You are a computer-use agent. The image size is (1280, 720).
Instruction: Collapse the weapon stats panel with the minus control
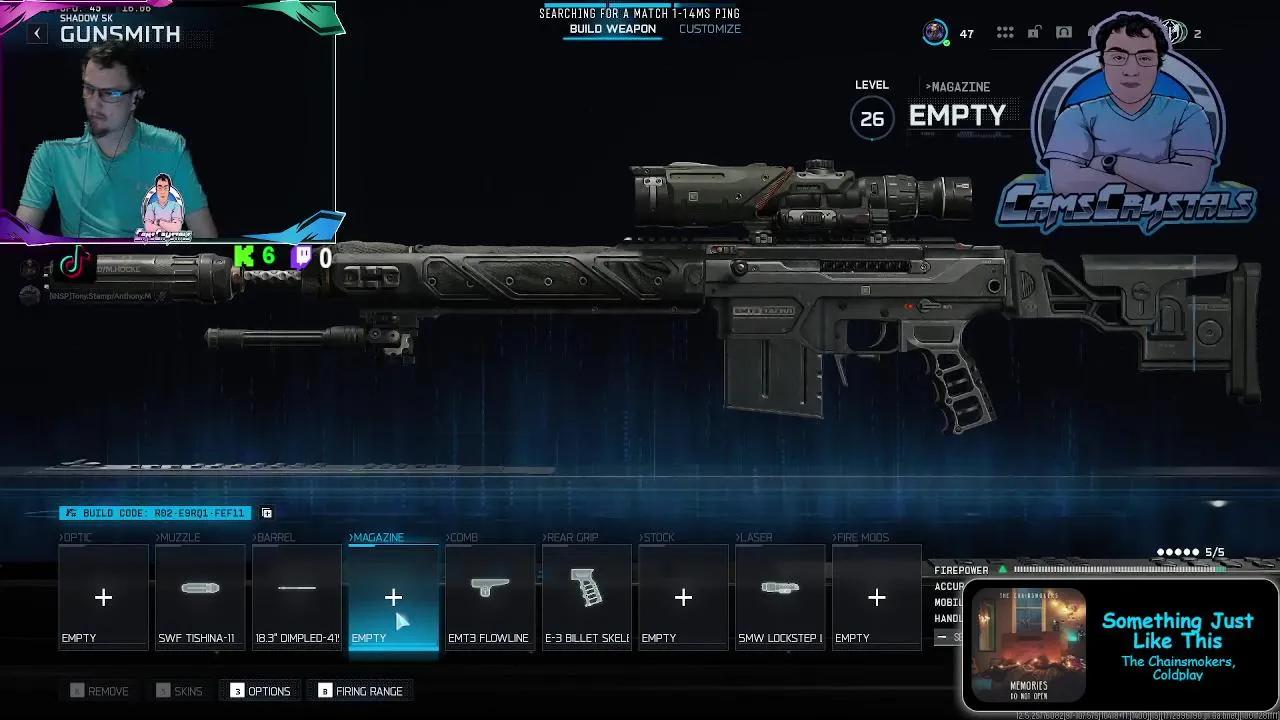coord(942,636)
